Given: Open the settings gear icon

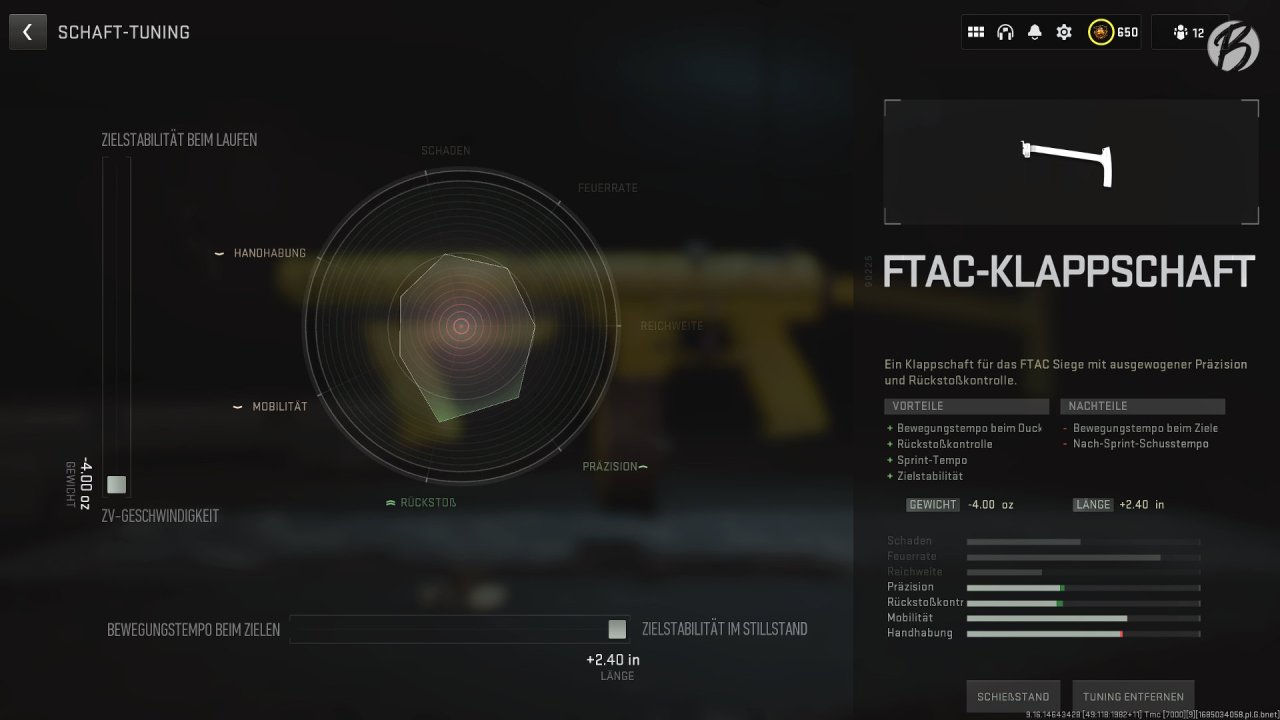Looking at the screenshot, I should pyautogui.click(x=1063, y=31).
